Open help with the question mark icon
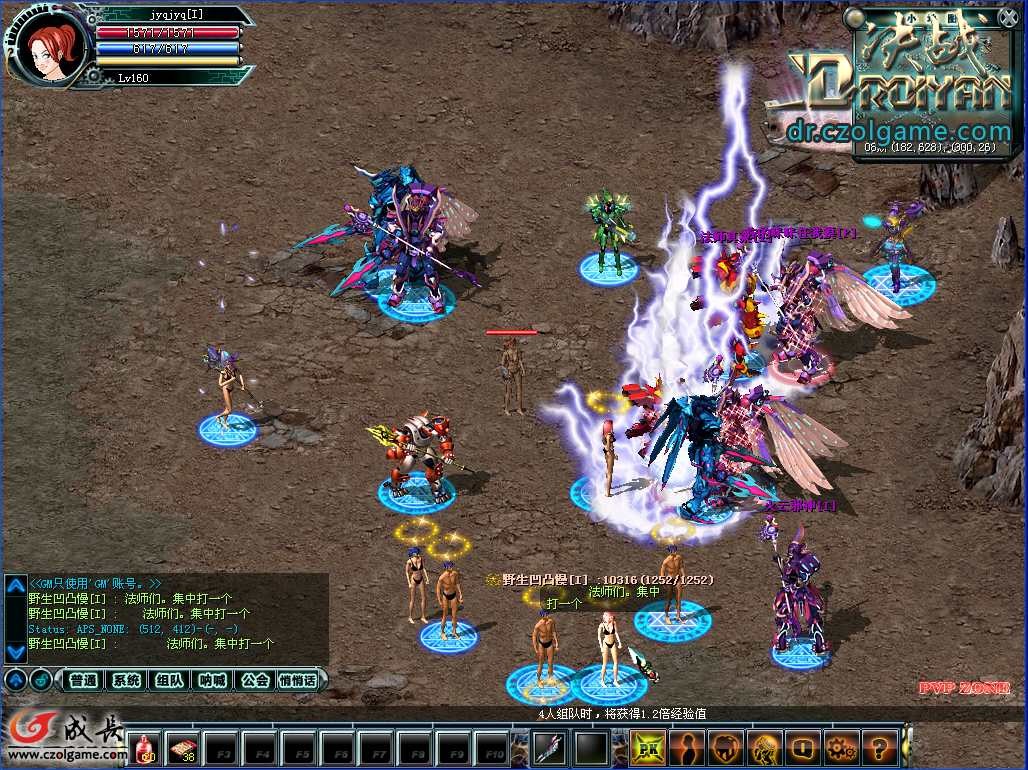The image size is (1028, 770). [879, 747]
